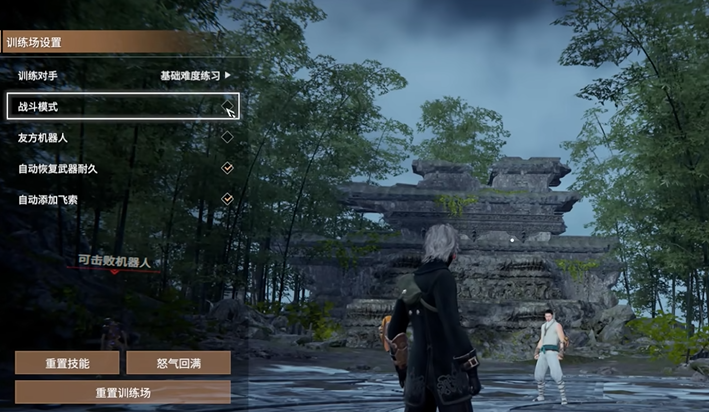Image resolution: width=709 pixels, height=412 pixels.
Task: Uncheck the 自动添加飞索 option
Action: (227, 199)
